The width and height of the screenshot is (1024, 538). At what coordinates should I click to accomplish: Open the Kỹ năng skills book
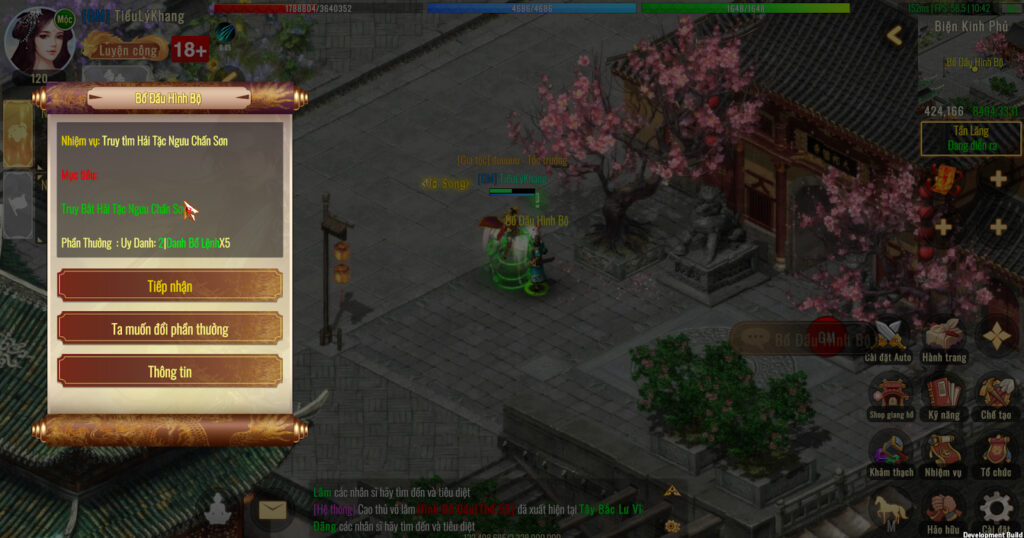pos(943,394)
